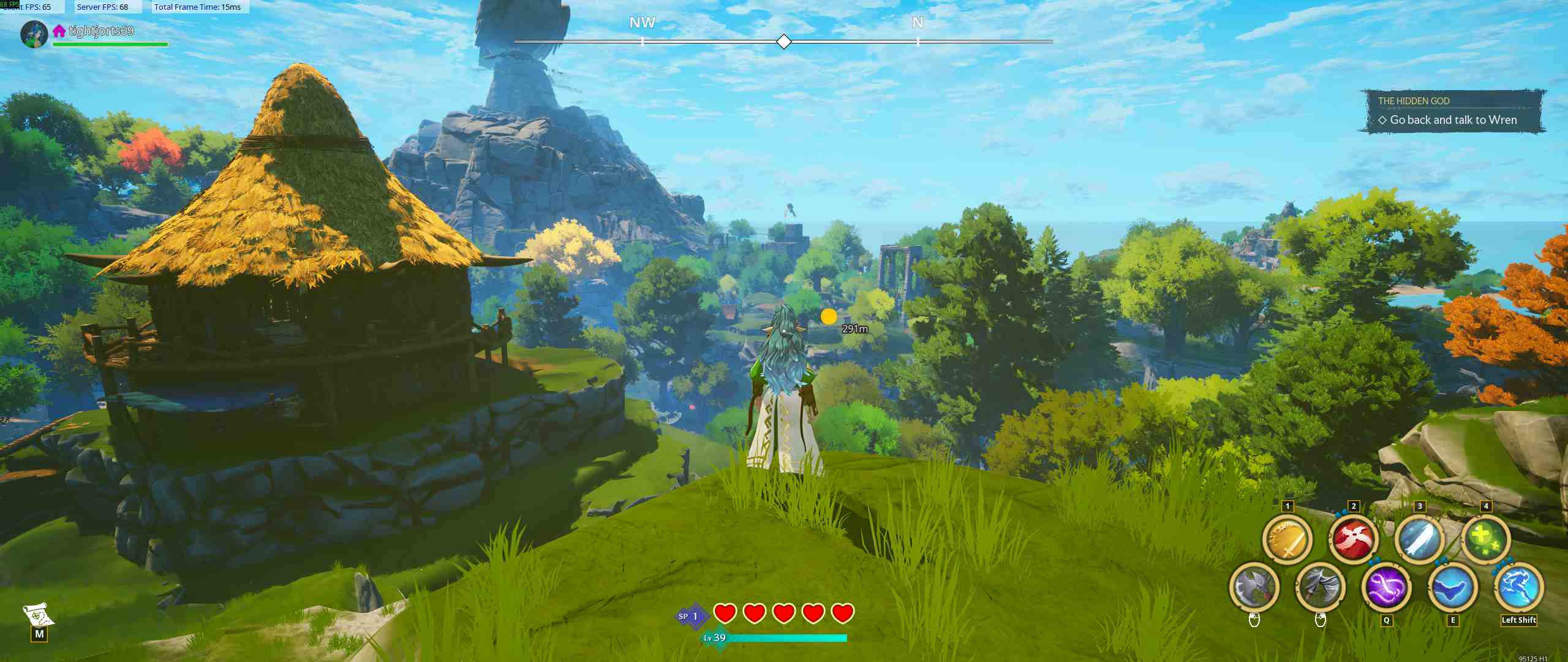1568x662 pixels.
Task: Click the tightjorts69 player portrait
Action: 34,34
